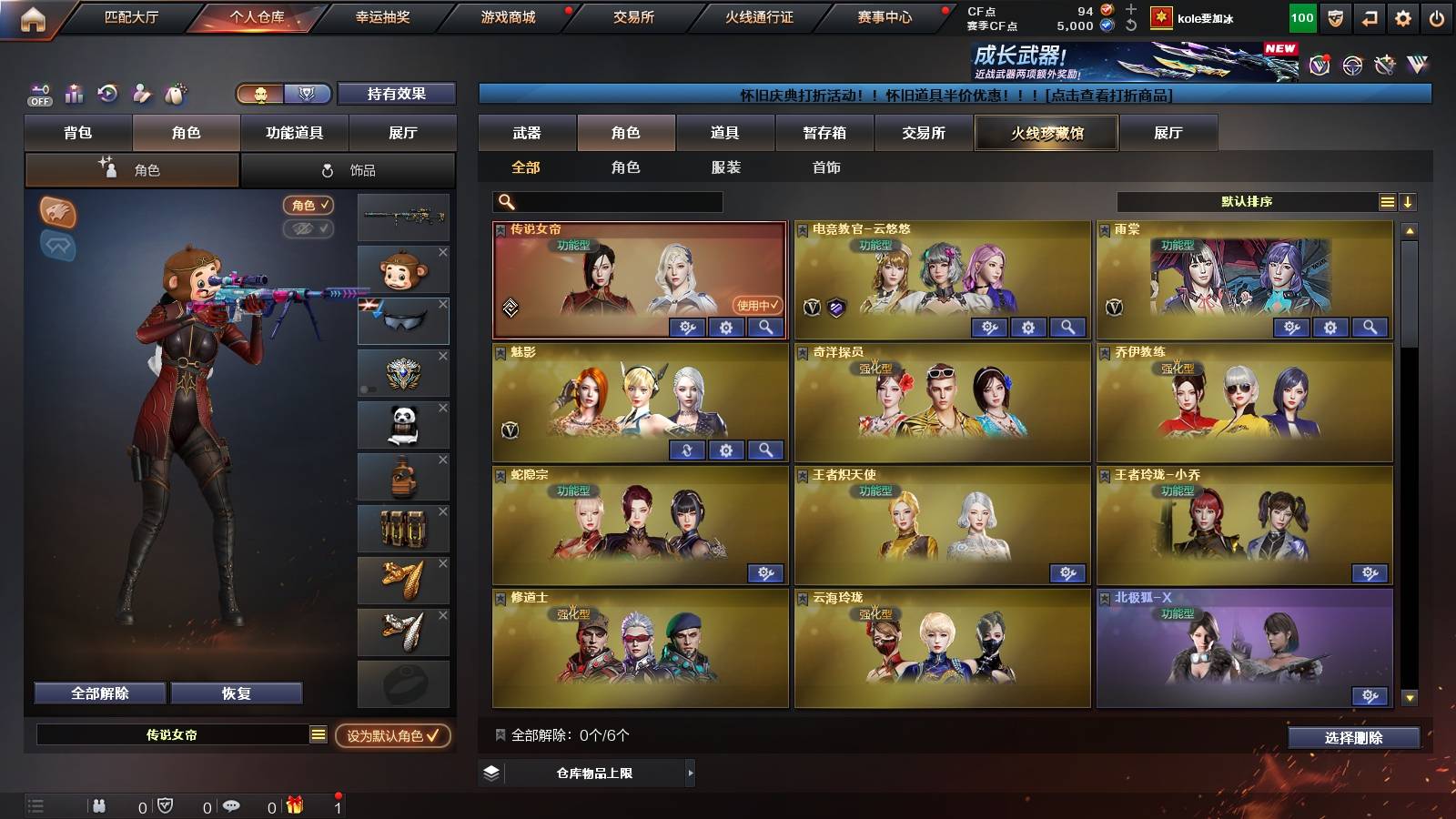Open the magnifier preview on the 魅影 card
This screenshot has height=819, width=1456.
(765, 449)
